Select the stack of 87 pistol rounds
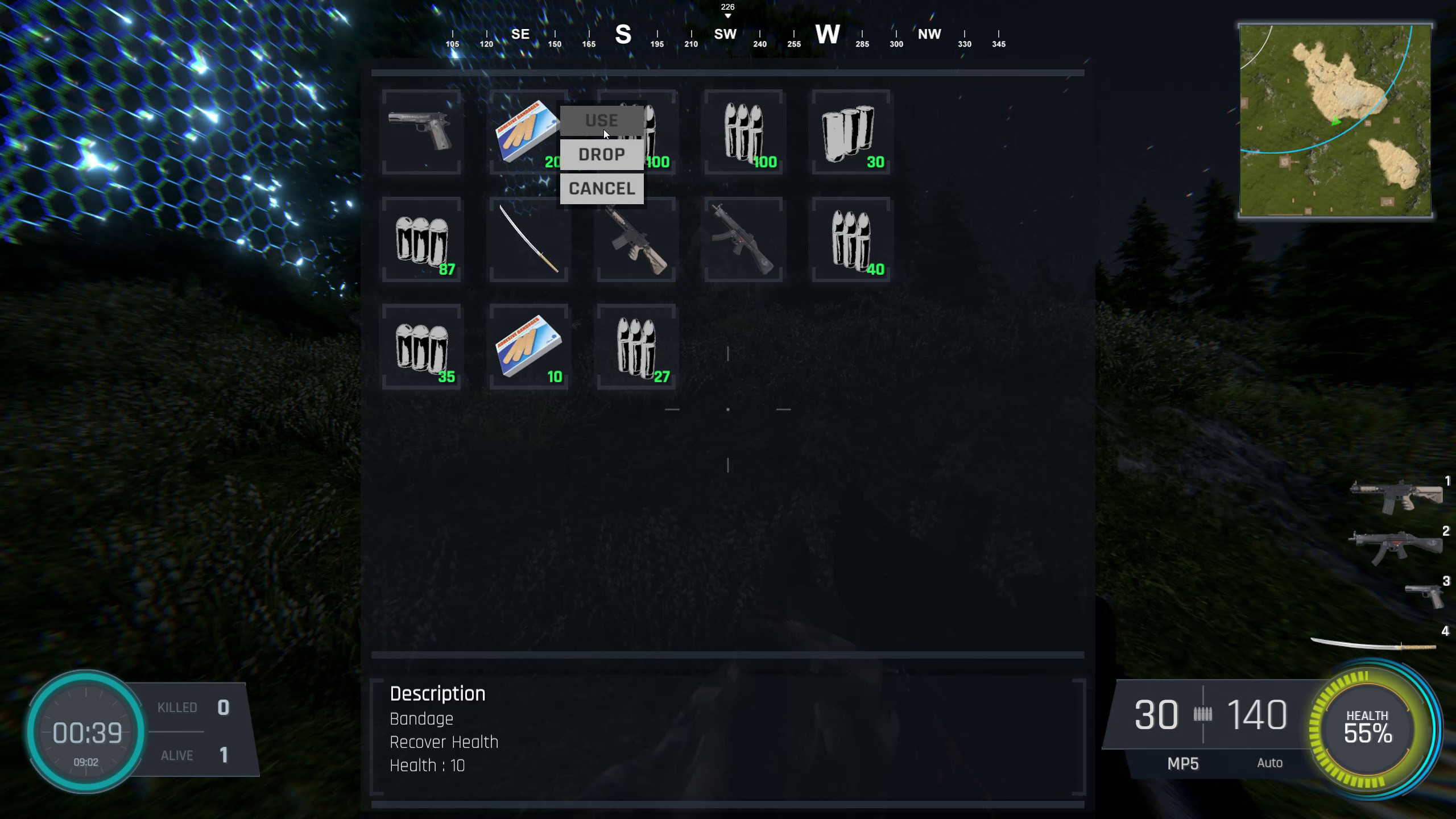 (421, 239)
